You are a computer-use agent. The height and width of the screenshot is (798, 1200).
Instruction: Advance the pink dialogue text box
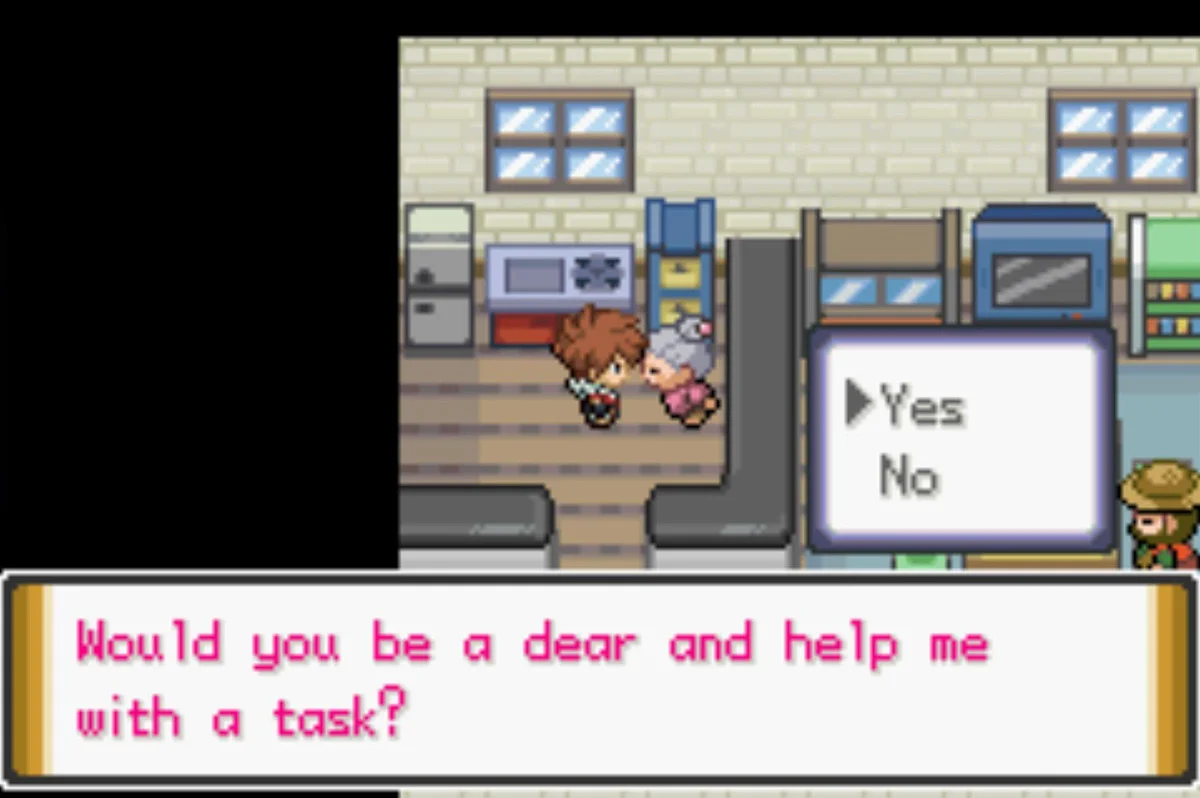[600, 680]
